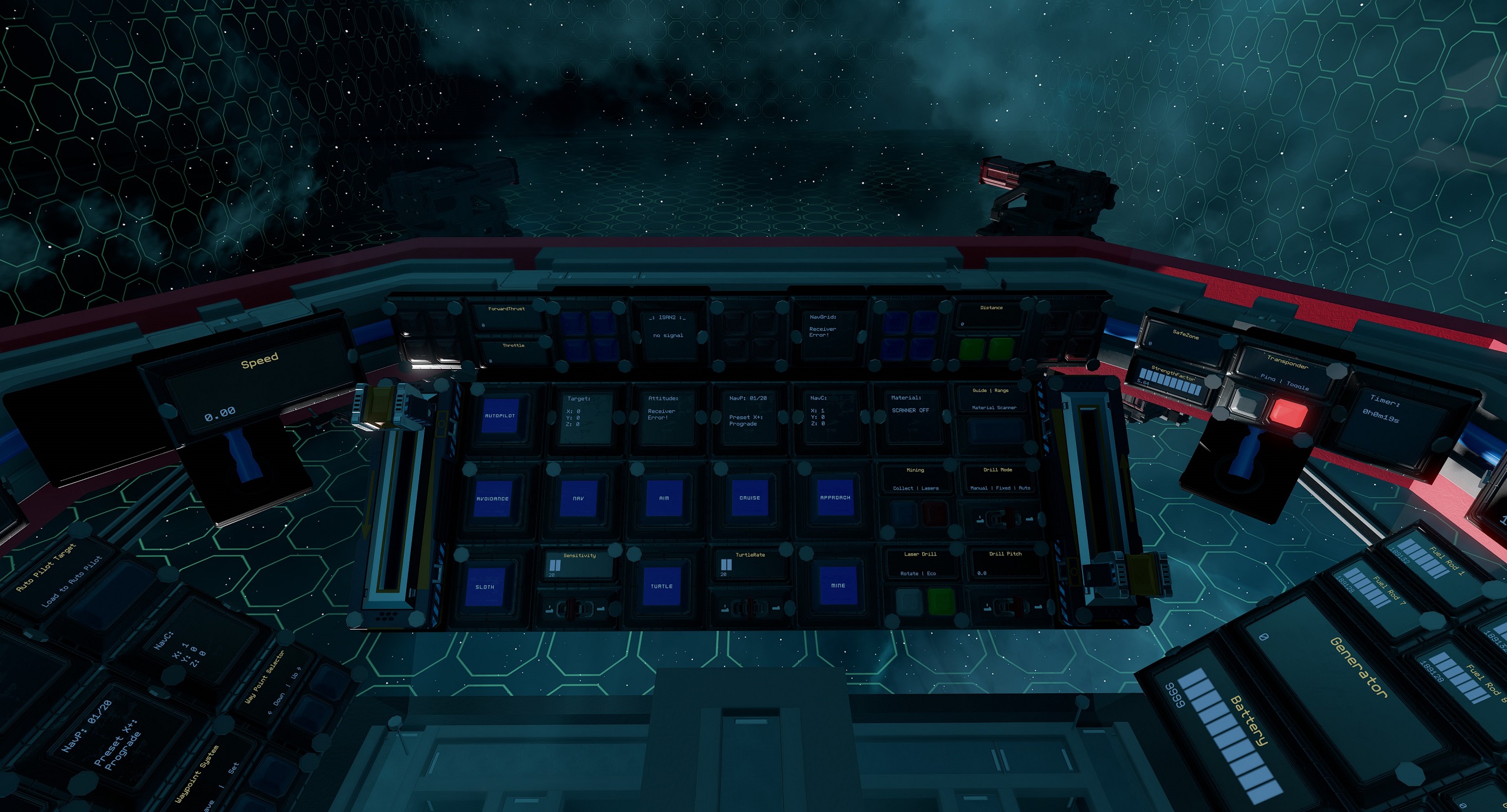Toggle the AVOIDANCE button
Screen dimensions: 1507x812
pyautogui.click(x=492, y=498)
